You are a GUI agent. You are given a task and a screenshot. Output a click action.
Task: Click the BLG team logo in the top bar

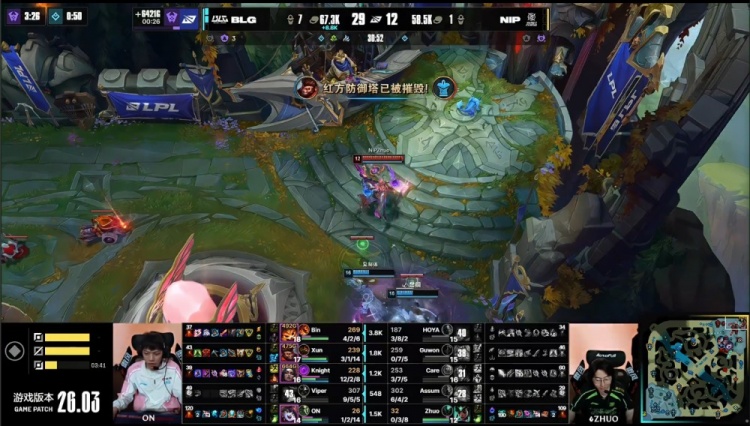217,17
